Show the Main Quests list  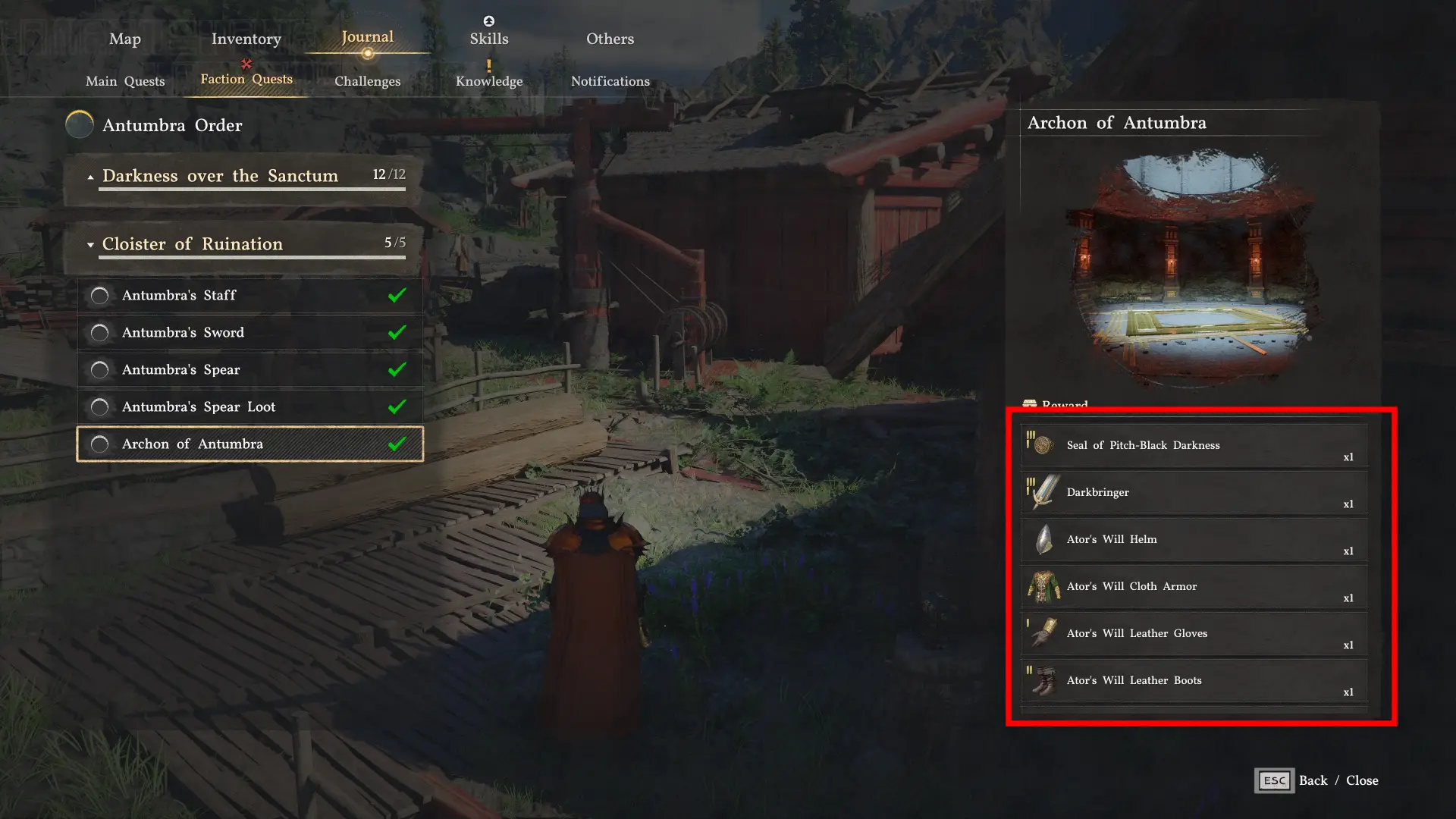[x=125, y=81]
